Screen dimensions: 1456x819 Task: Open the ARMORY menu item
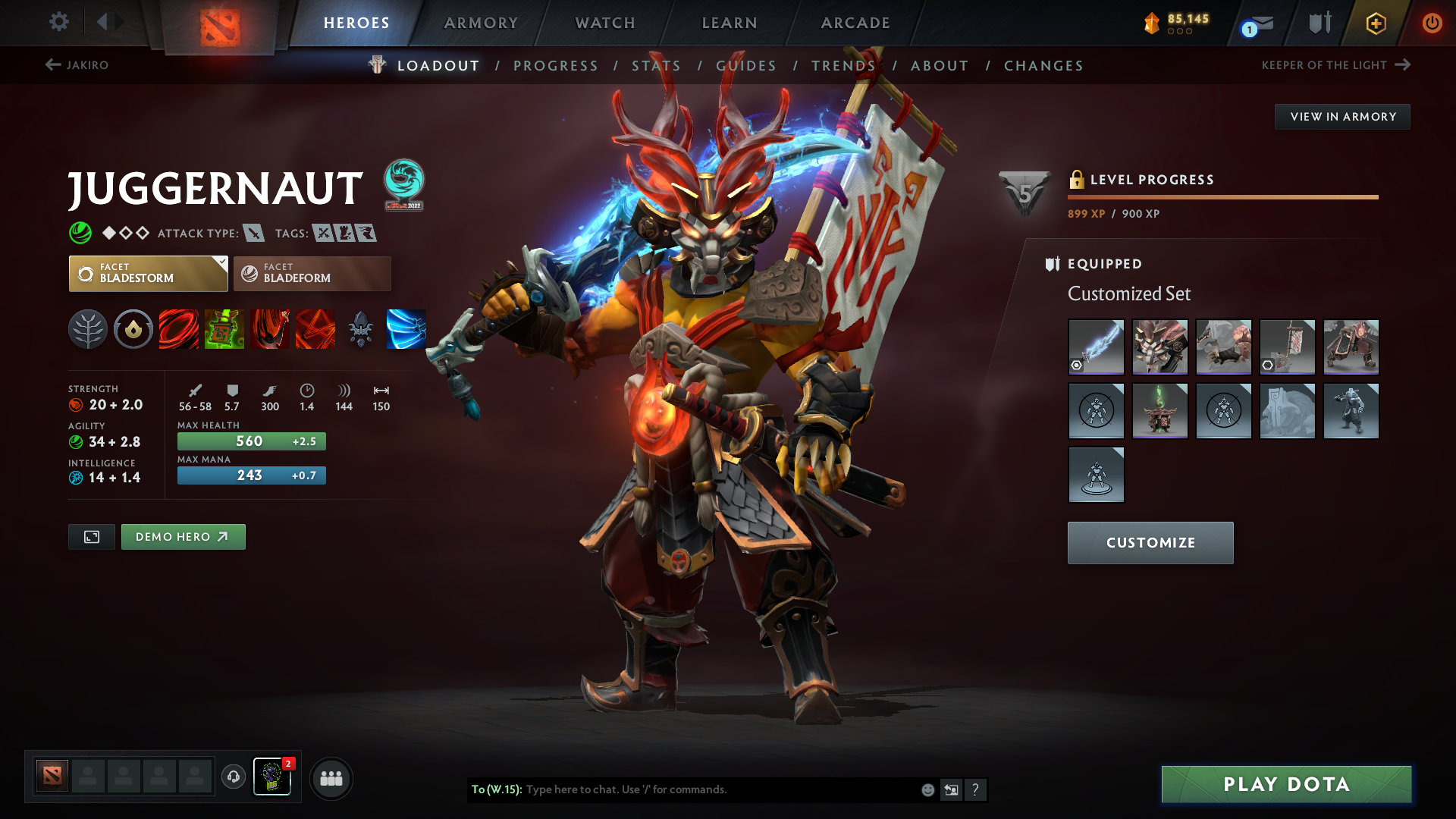coord(481,23)
